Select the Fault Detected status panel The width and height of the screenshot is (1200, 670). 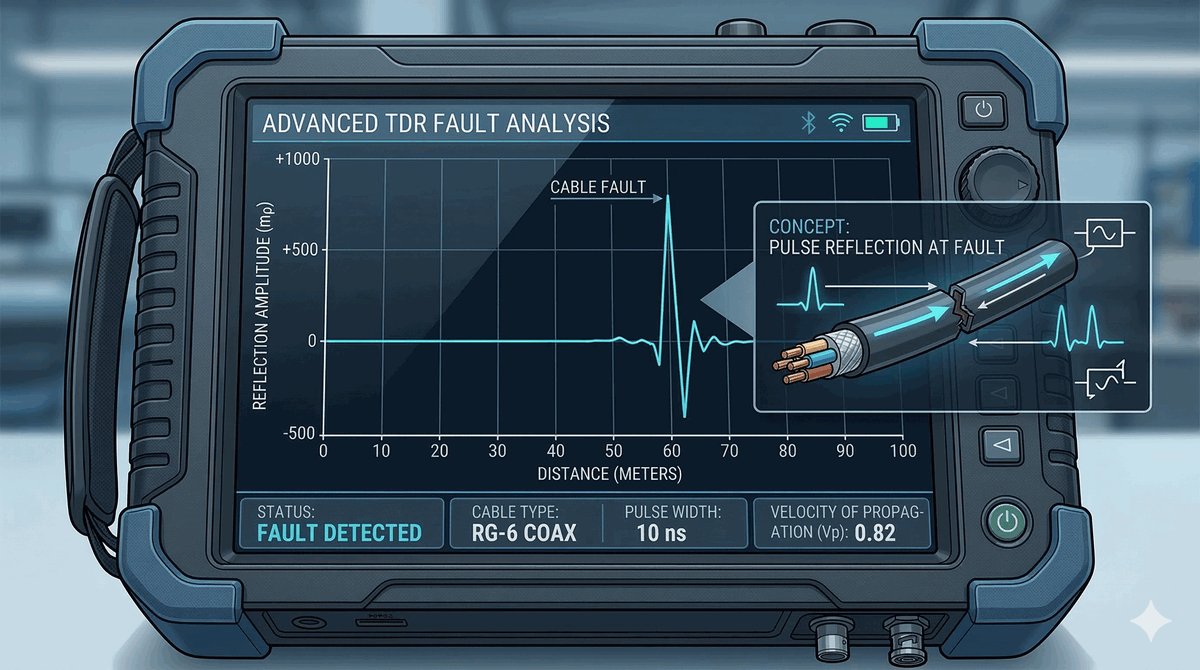[340, 522]
